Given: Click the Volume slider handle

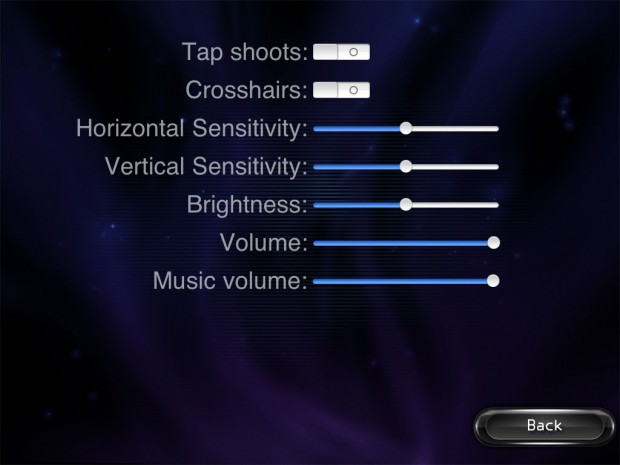Looking at the screenshot, I should [x=493, y=242].
